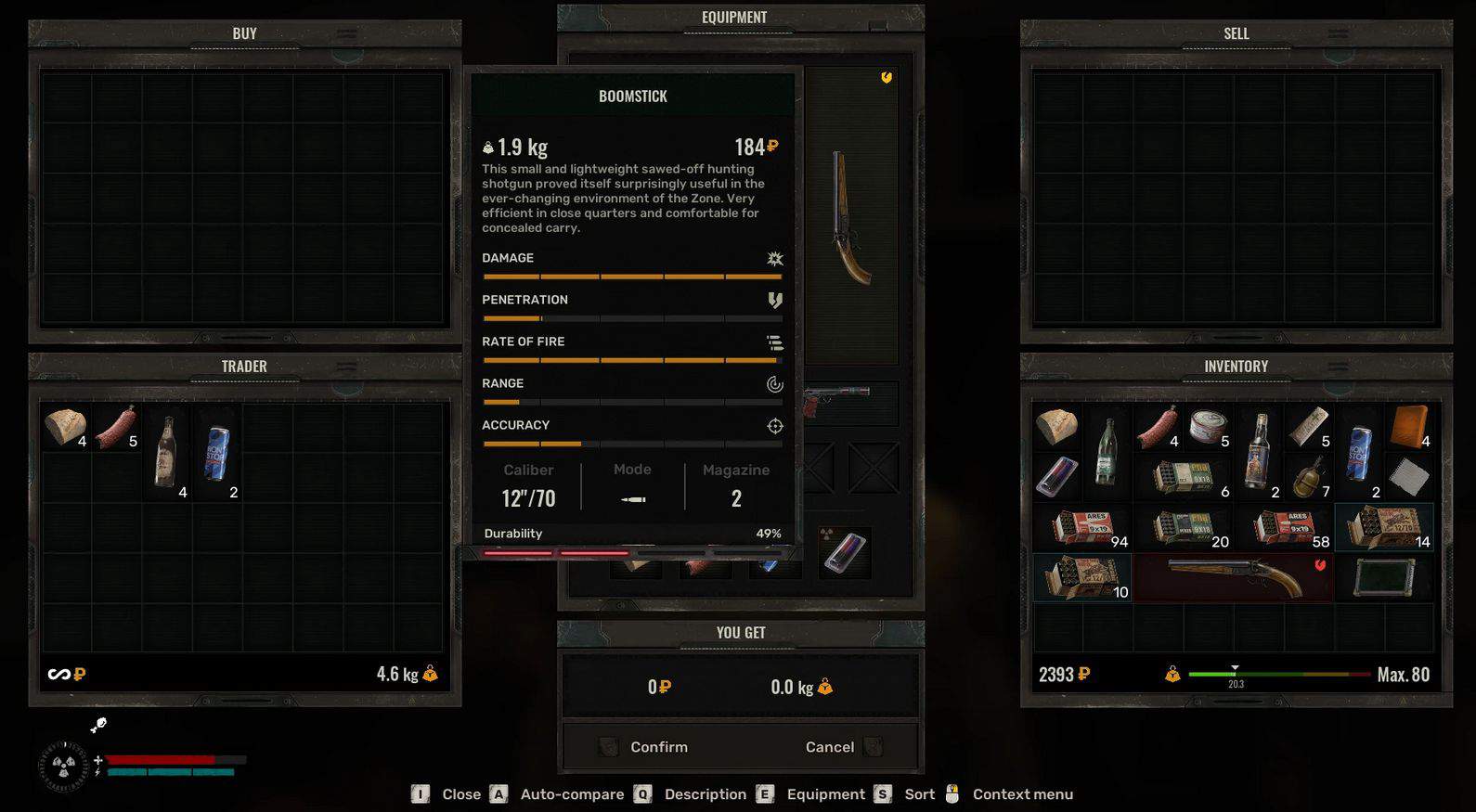
Task: Choose the 9x19 ammo stack of 94
Action: pos(1081,527)
